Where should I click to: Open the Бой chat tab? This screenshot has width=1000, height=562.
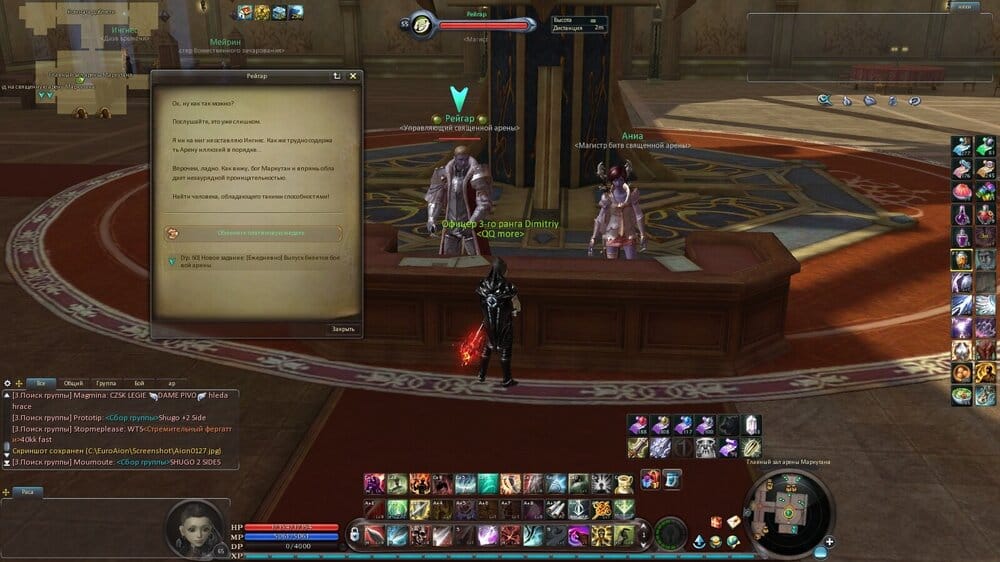(x=139, y=383)
